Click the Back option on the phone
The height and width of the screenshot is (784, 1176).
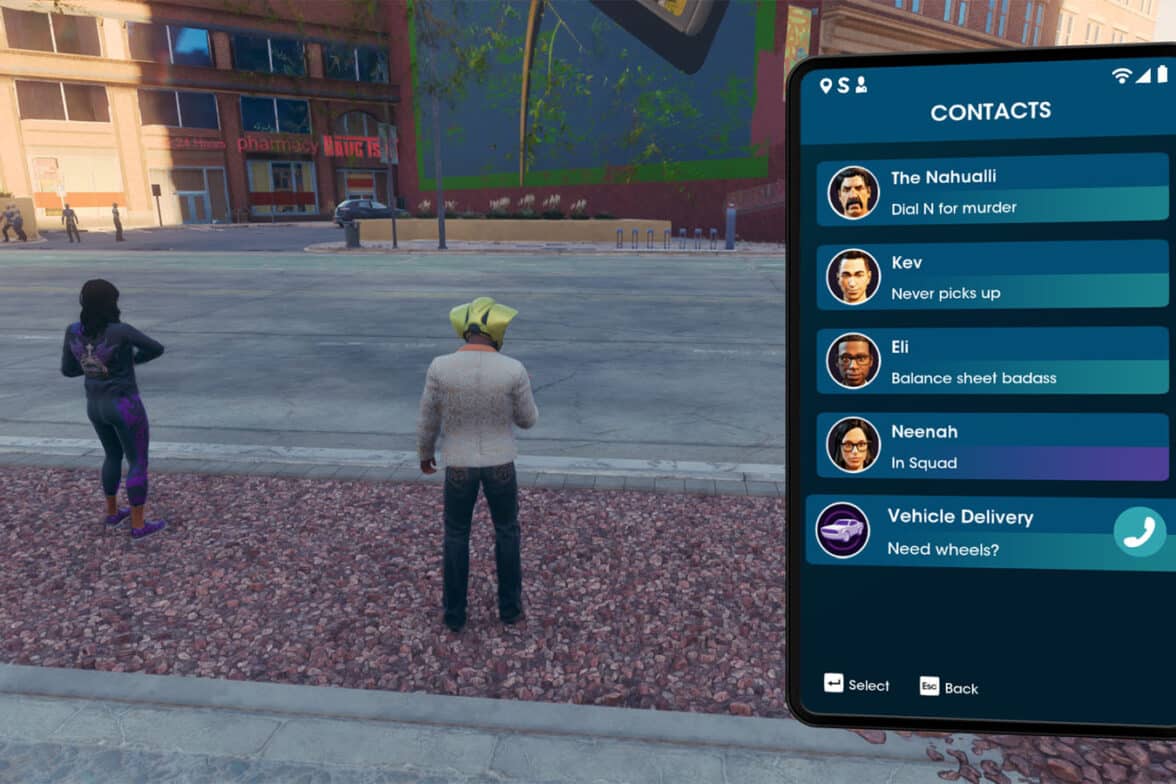pos(949,687)
